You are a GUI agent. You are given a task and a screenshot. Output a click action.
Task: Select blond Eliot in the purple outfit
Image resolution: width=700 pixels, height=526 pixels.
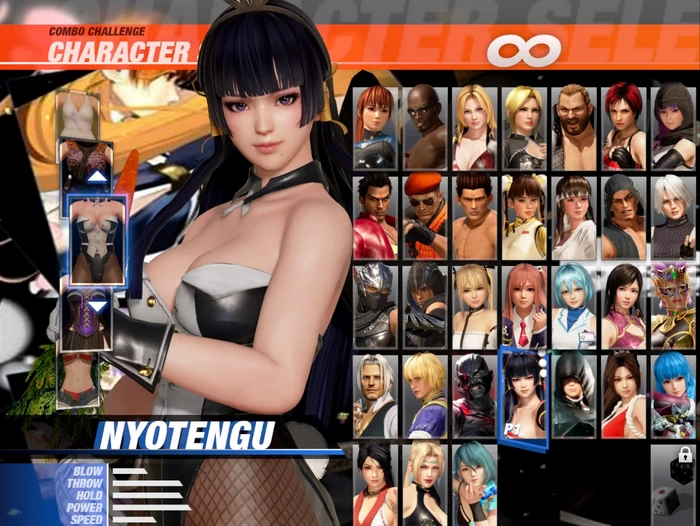(x=425, y=394)
